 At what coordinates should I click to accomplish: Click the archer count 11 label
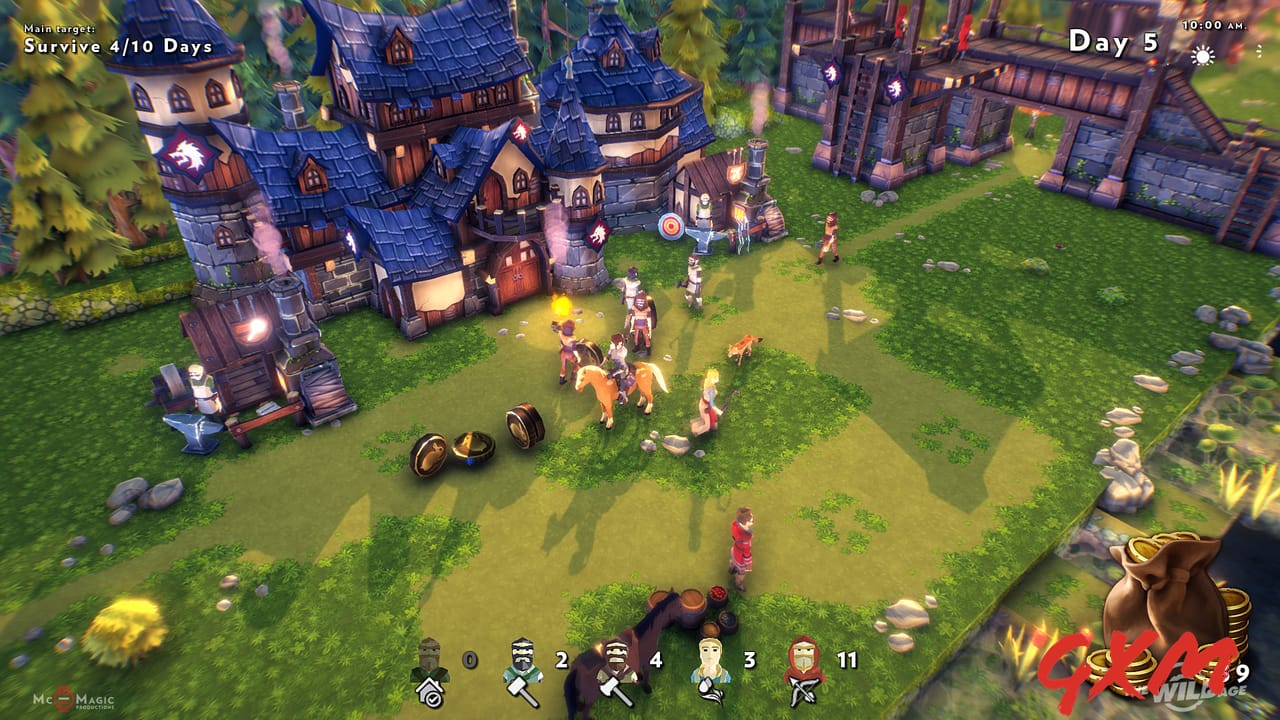tap(846, 660)
